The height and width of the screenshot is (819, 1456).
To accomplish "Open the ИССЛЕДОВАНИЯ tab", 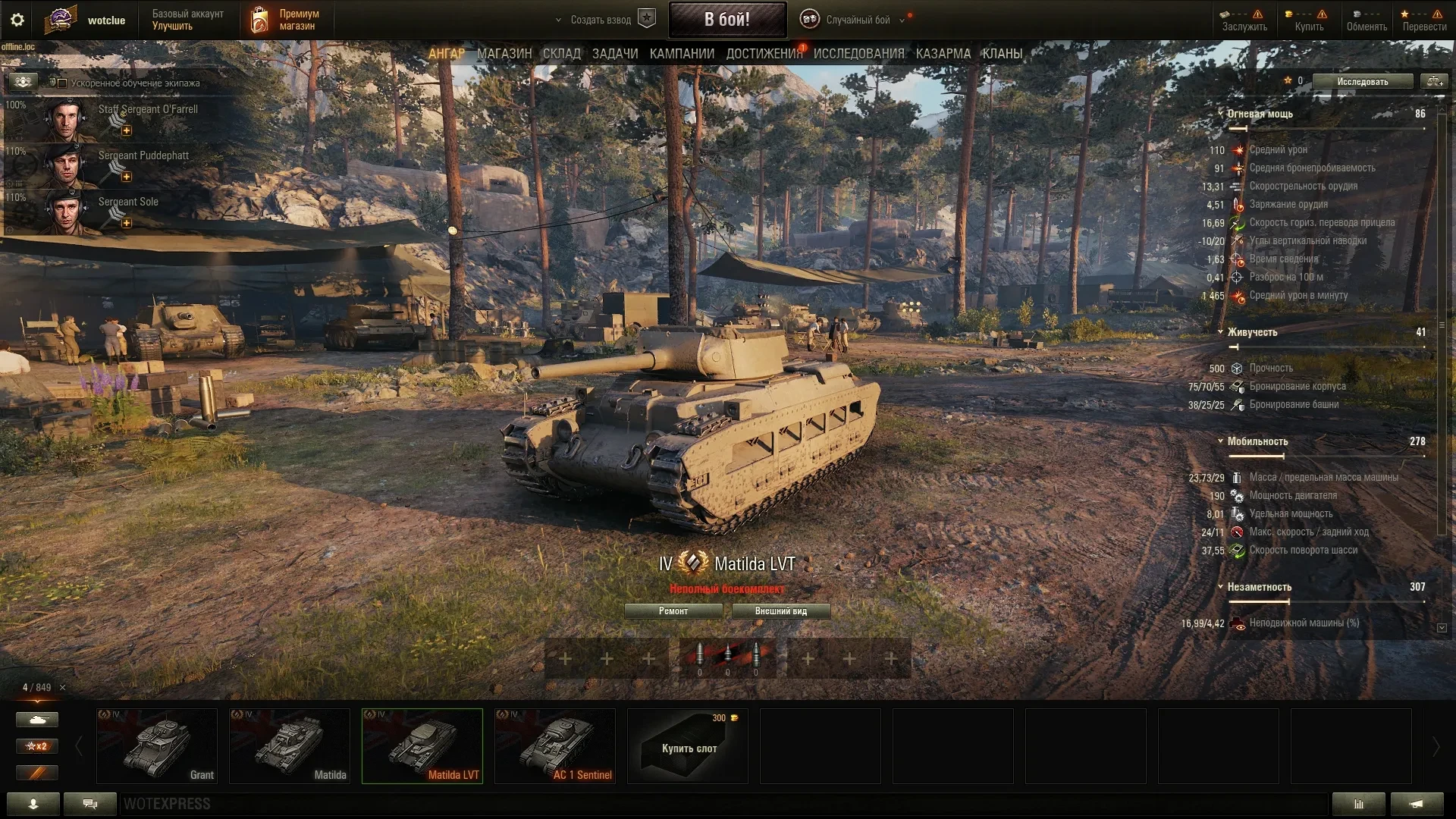I will [858, 54].
